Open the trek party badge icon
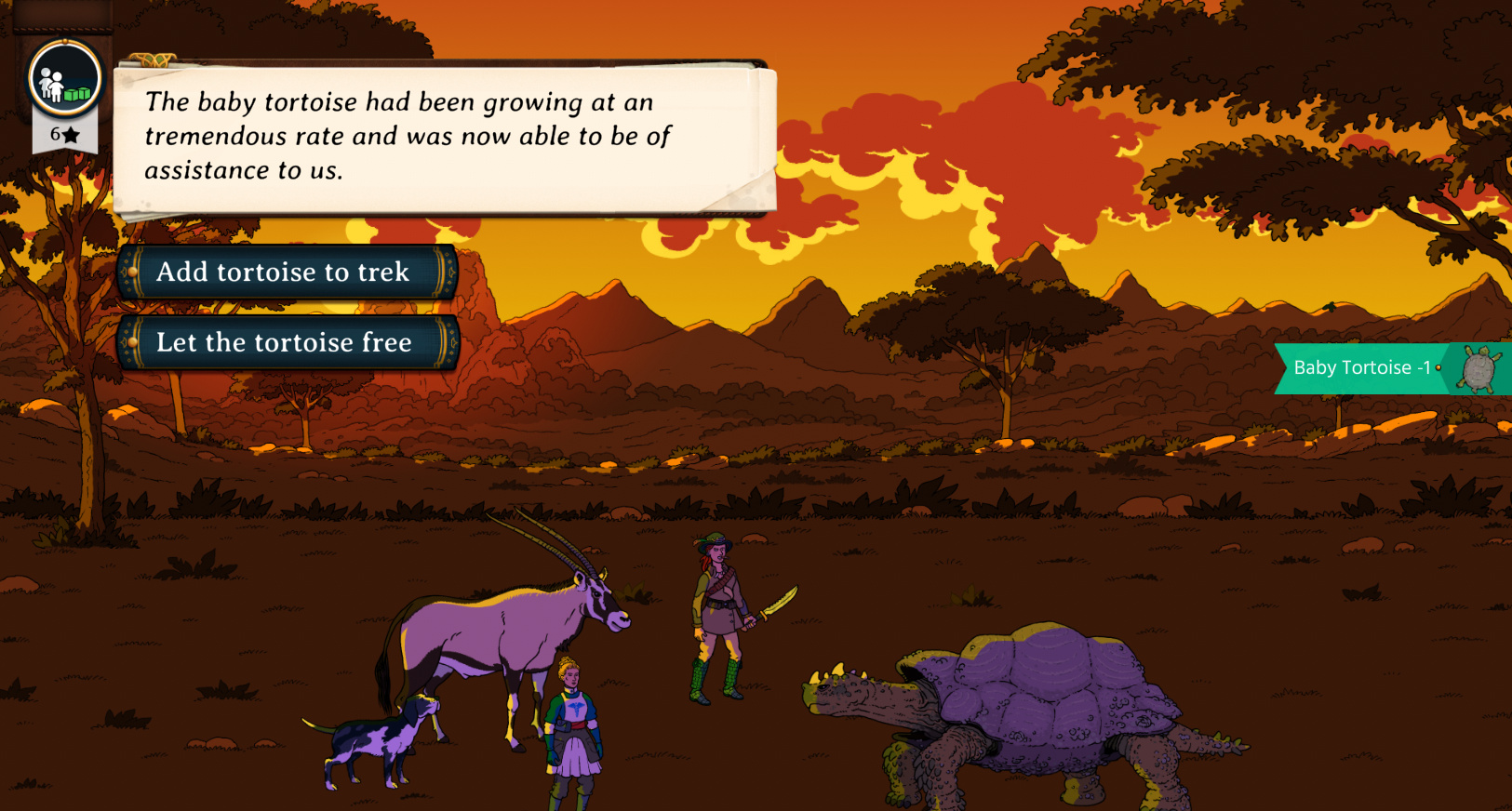The height and width of the screenshot is (811, 1512). pos(64,80)
